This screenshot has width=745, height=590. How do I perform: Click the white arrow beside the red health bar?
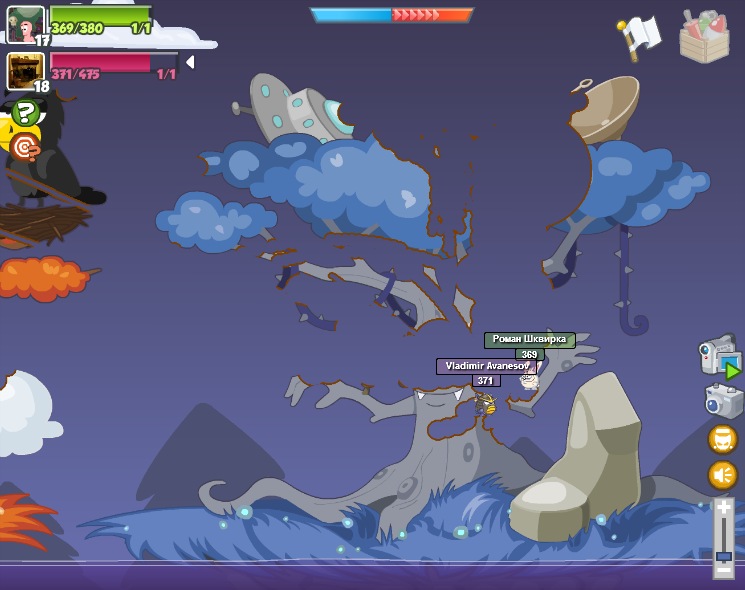click(x=190, y=62)
